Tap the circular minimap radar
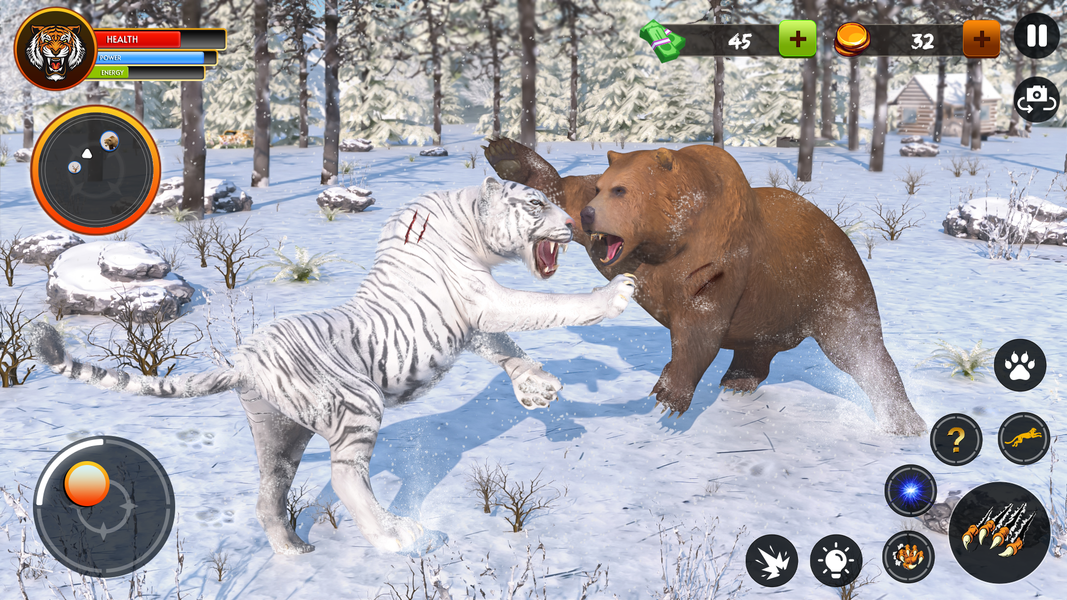The height and width of the screenshot is (600, 1067). click(96, 169)
